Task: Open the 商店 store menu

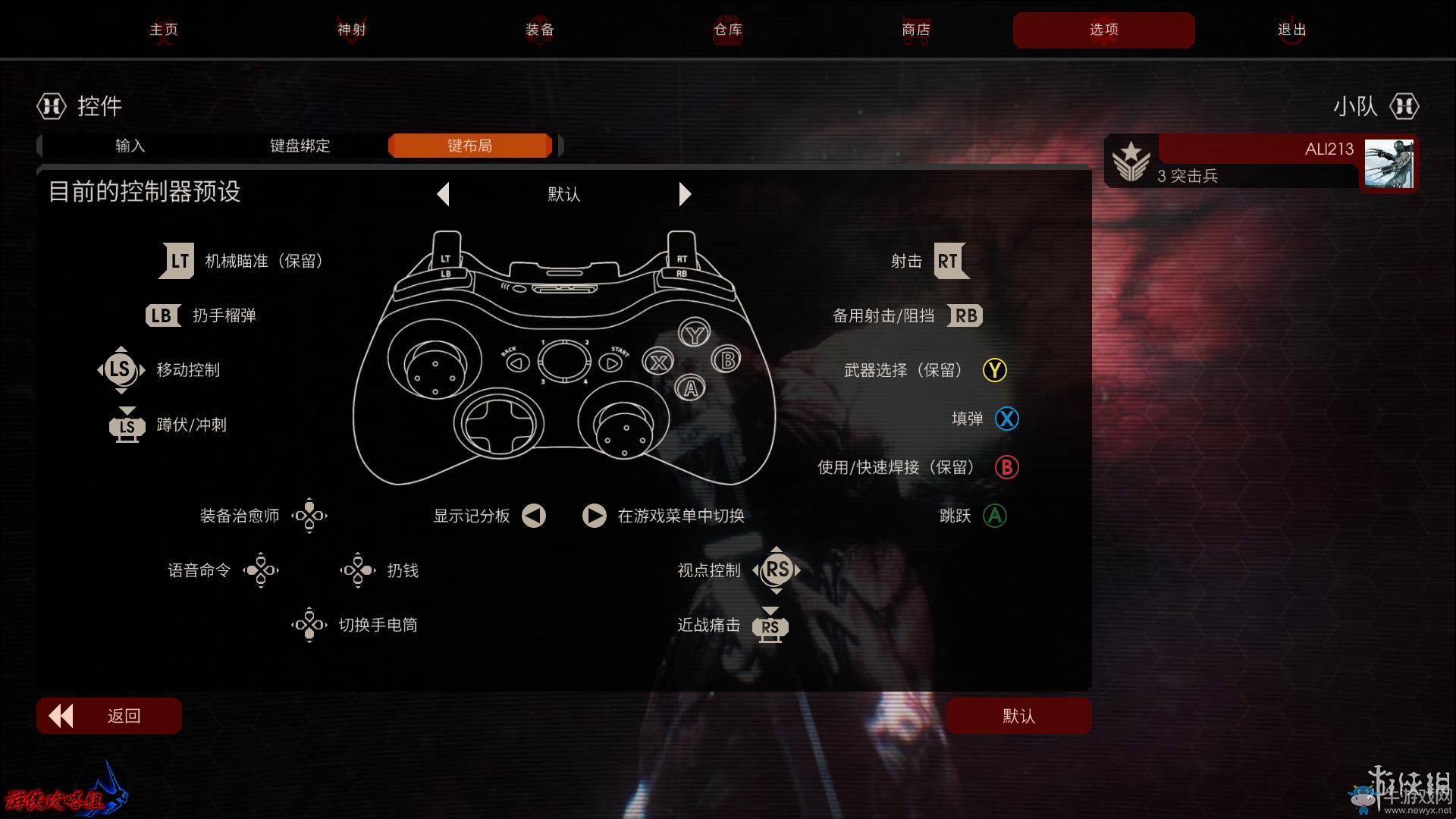Action: (x=916, y=30)
